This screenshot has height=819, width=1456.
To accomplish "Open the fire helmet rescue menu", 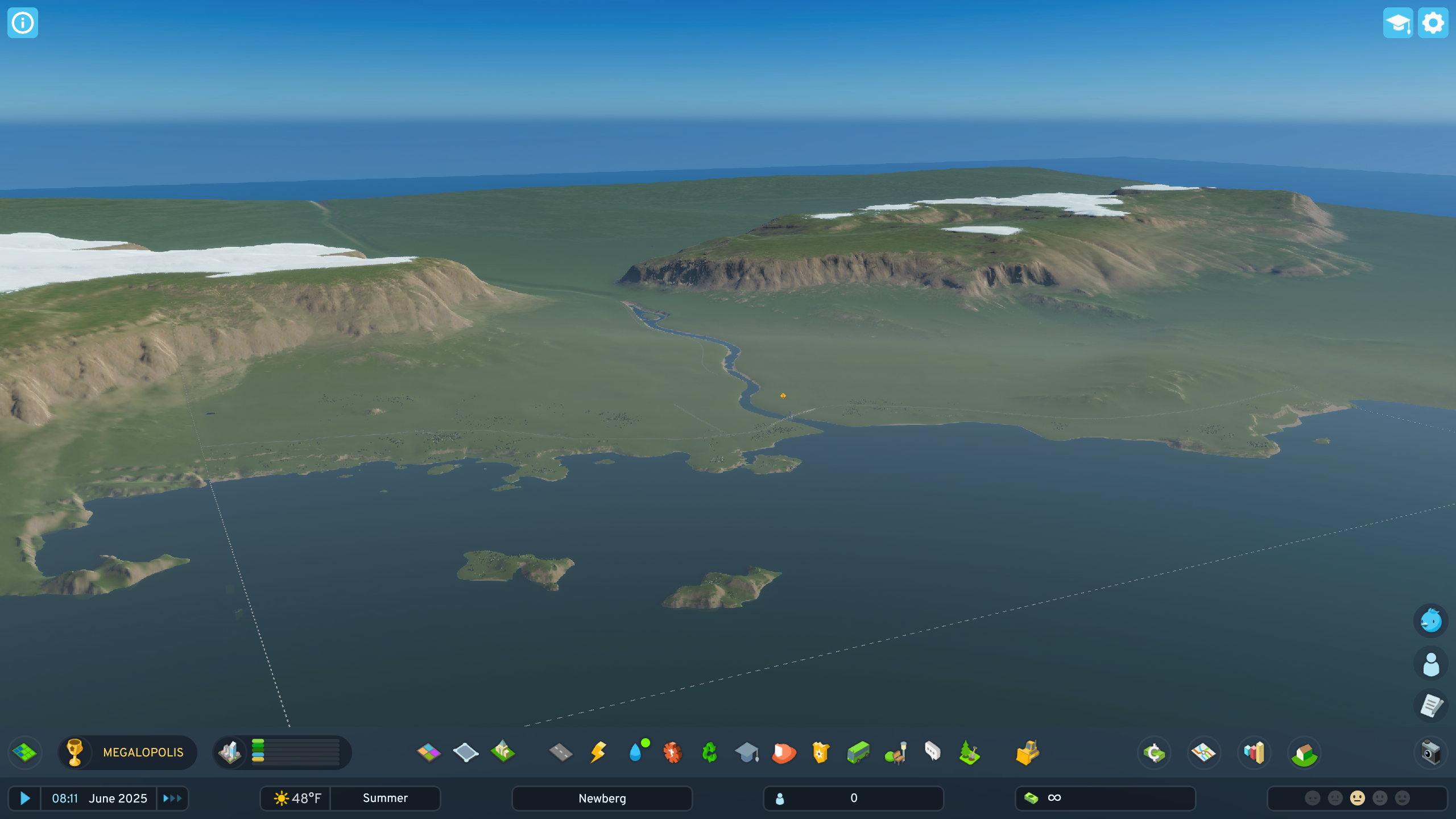I will pos(784,752).
